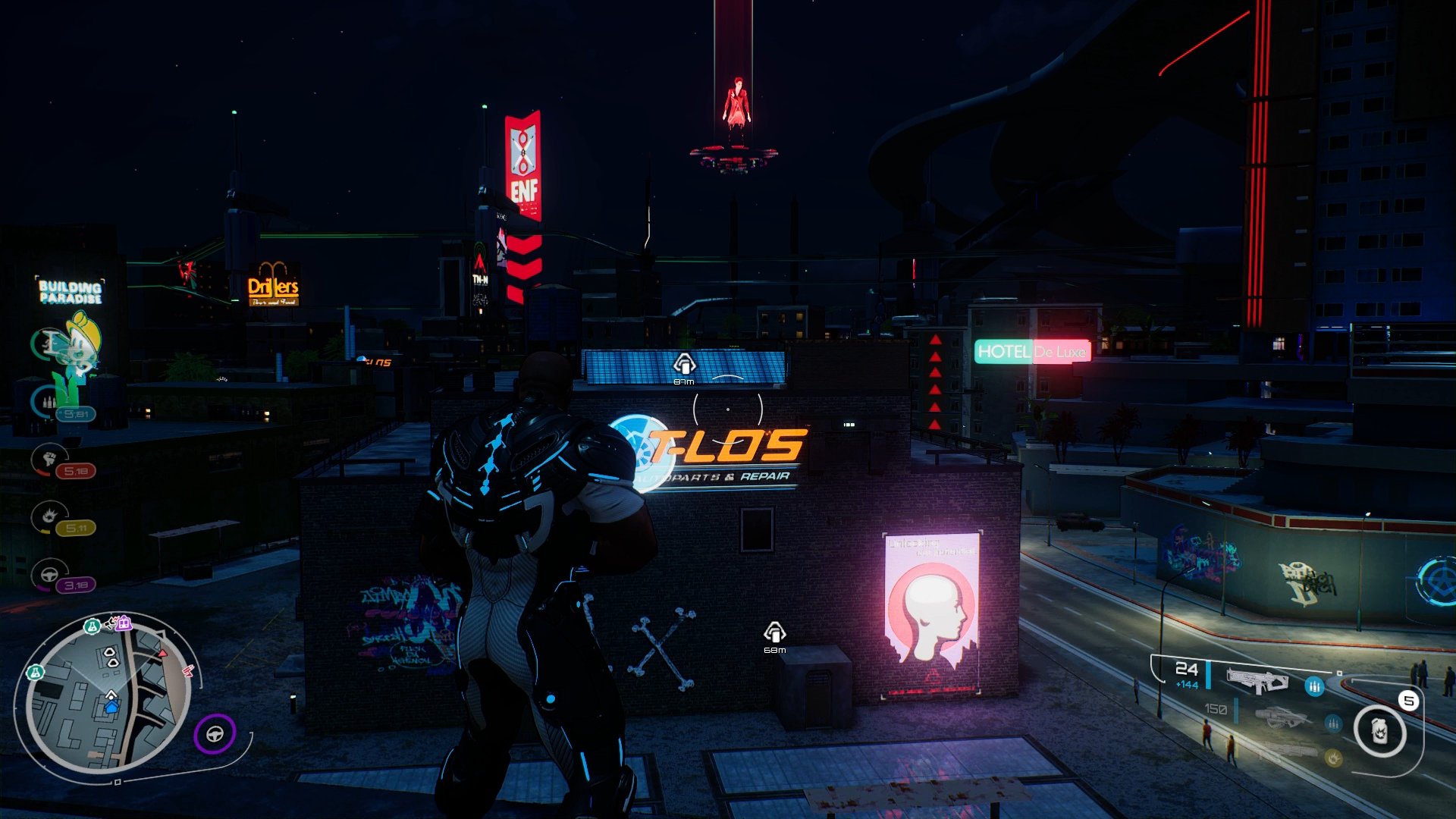
Task: Click the blue bullets ammo icon beside the rifle
Action: (1315, 686)
